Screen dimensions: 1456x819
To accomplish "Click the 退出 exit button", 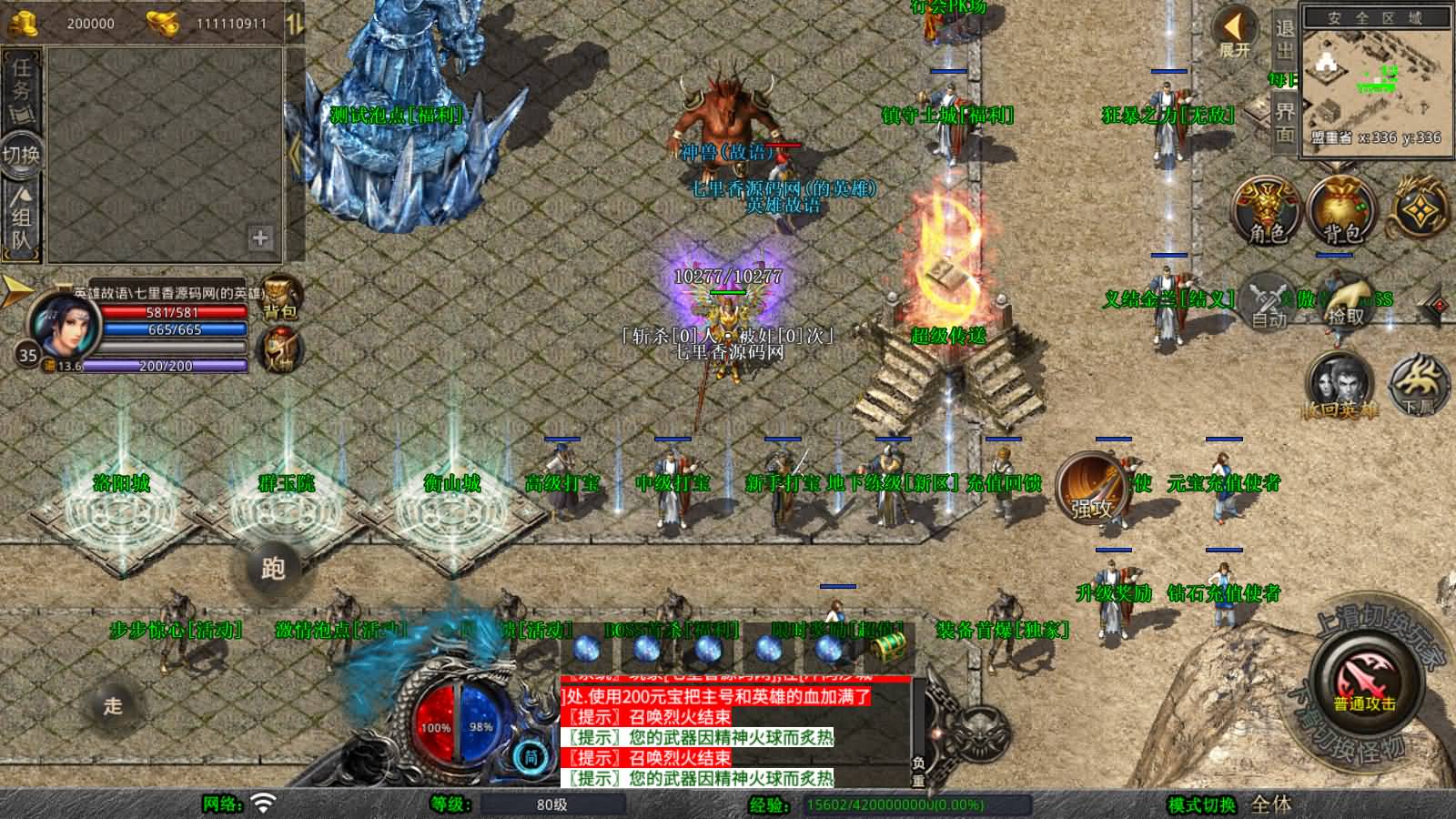I will tap(1284, 39).
